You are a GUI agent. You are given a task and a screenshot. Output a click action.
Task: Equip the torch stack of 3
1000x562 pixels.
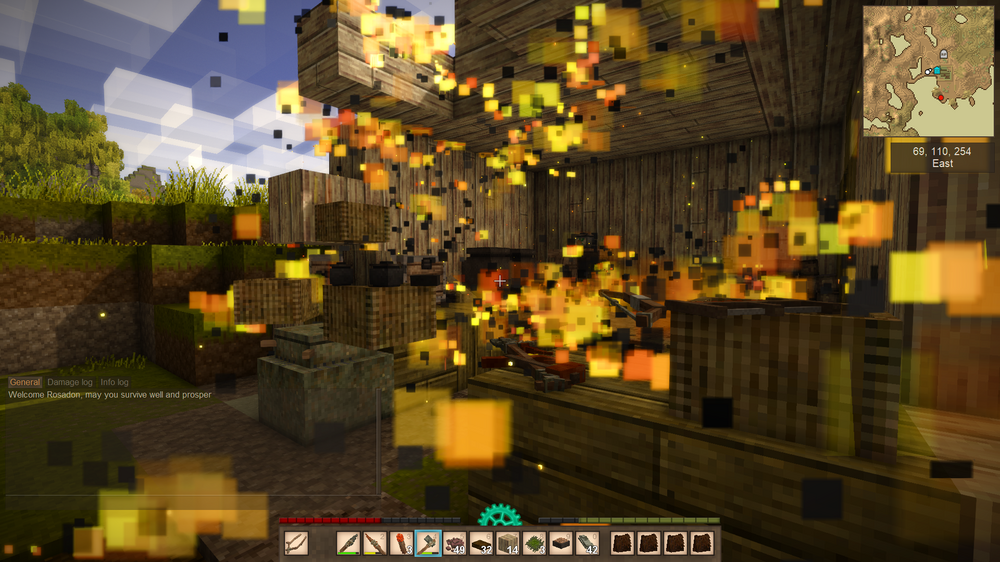(x=401, y=544)
